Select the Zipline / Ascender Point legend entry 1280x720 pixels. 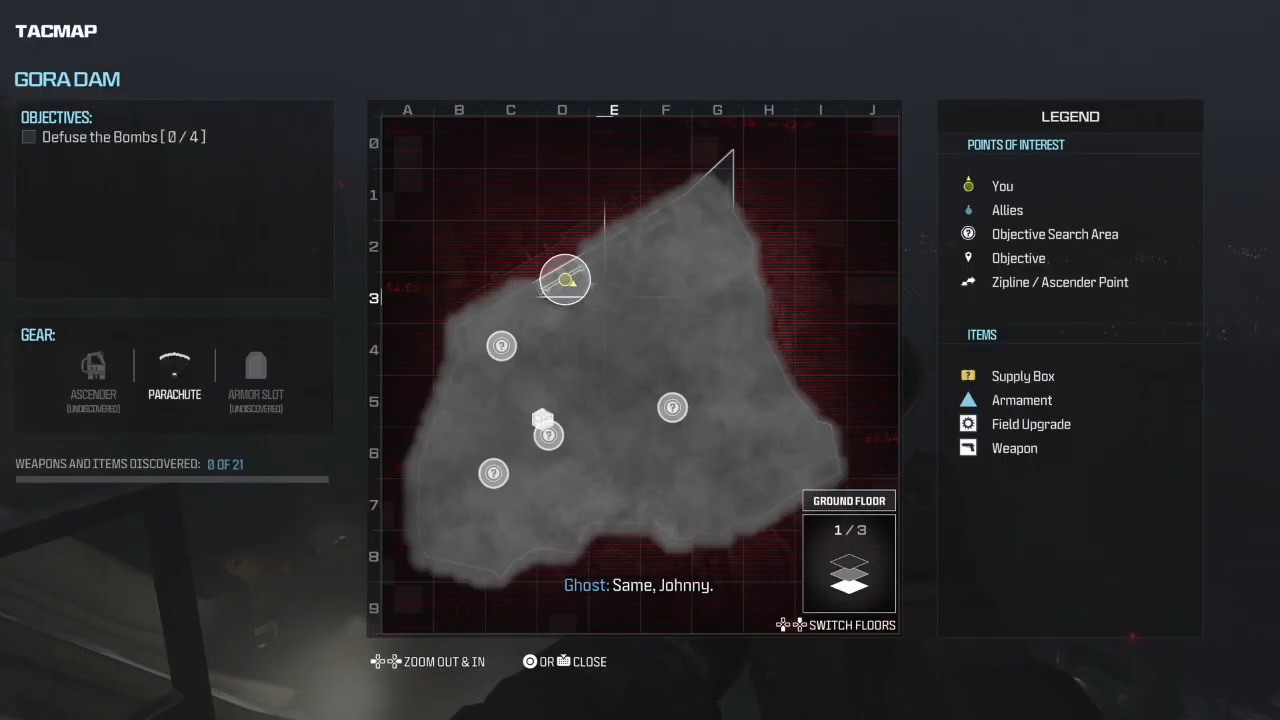(1059, 282)
